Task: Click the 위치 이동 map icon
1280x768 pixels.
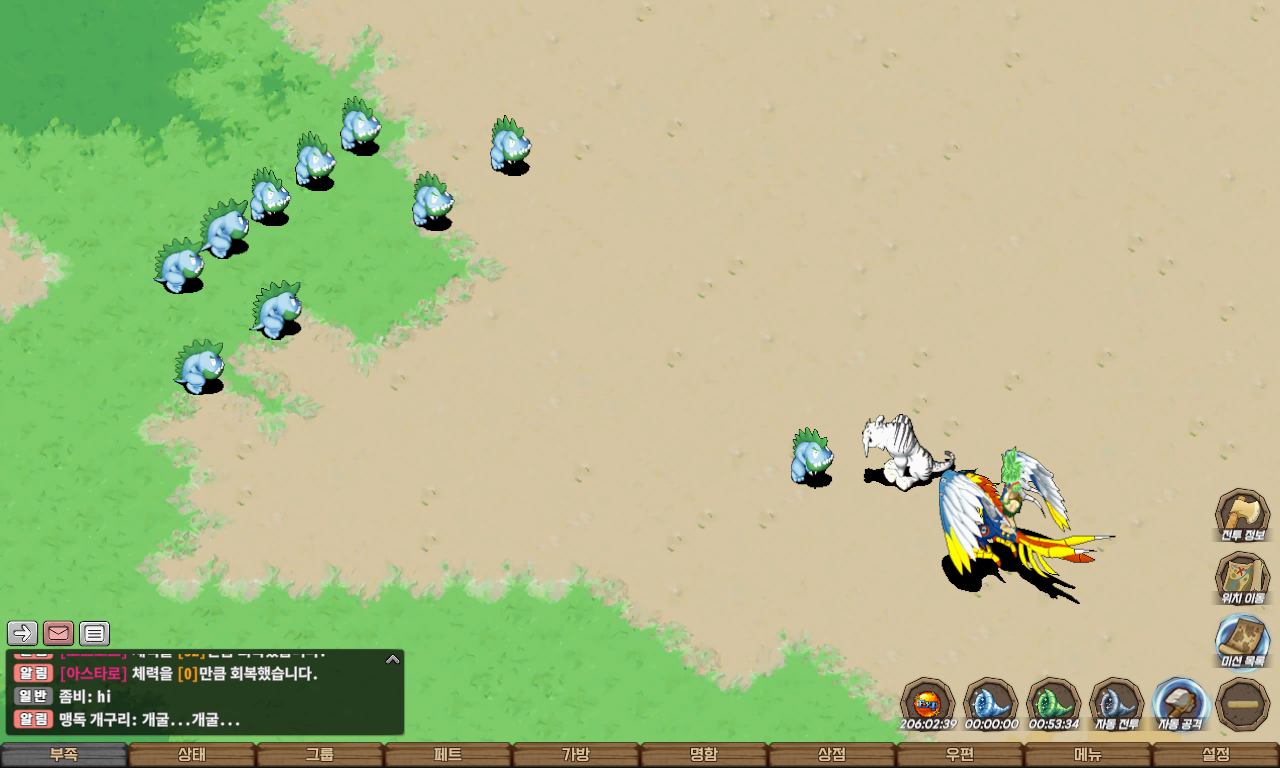Action: click(1242, 578)
